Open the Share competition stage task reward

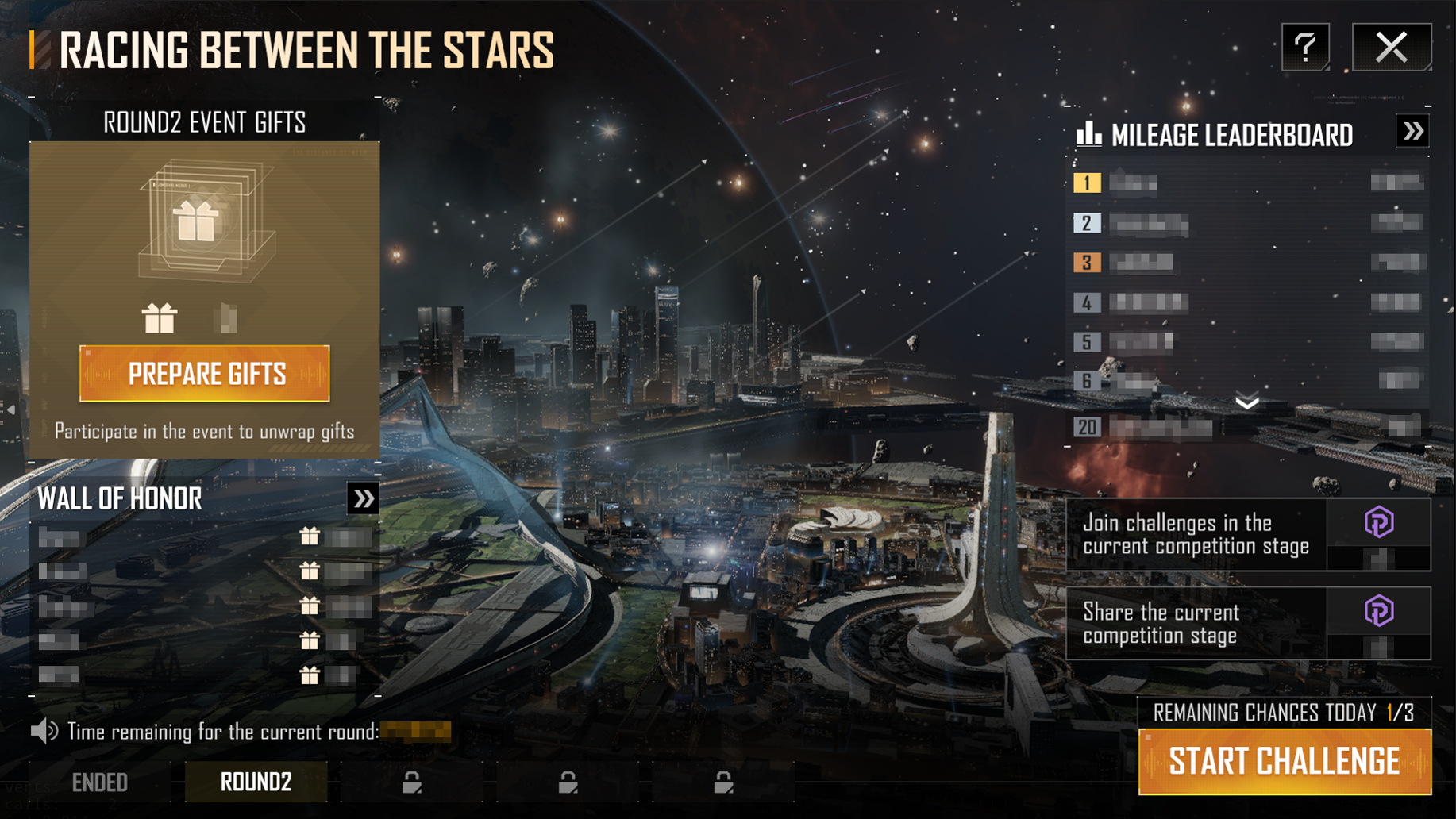(x=1378, y=623)
